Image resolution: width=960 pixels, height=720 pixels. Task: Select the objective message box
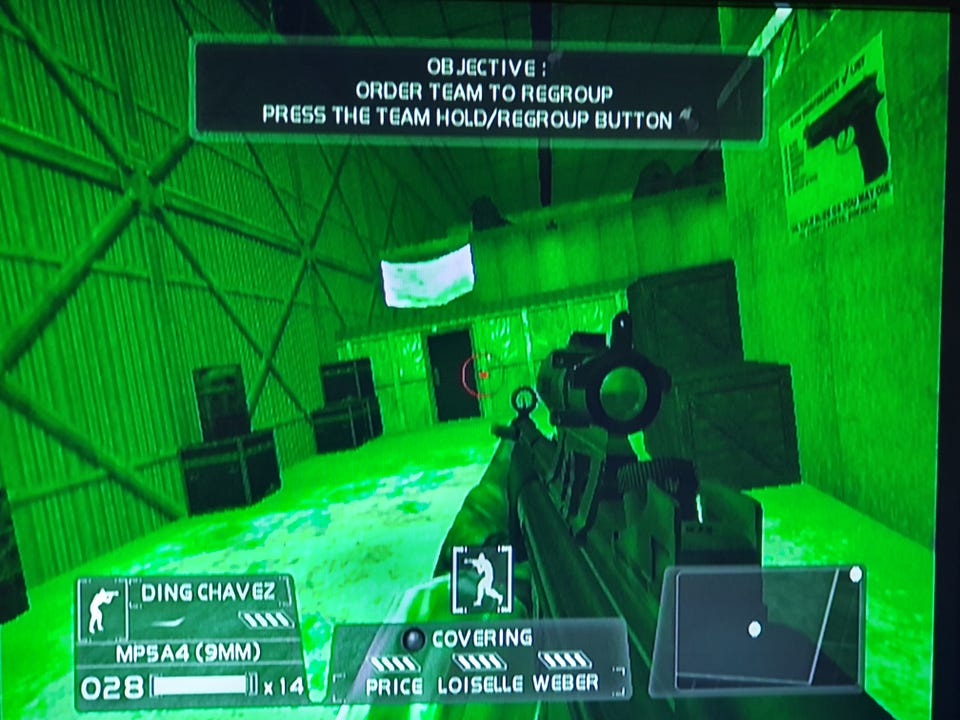(x=478, y=93)
